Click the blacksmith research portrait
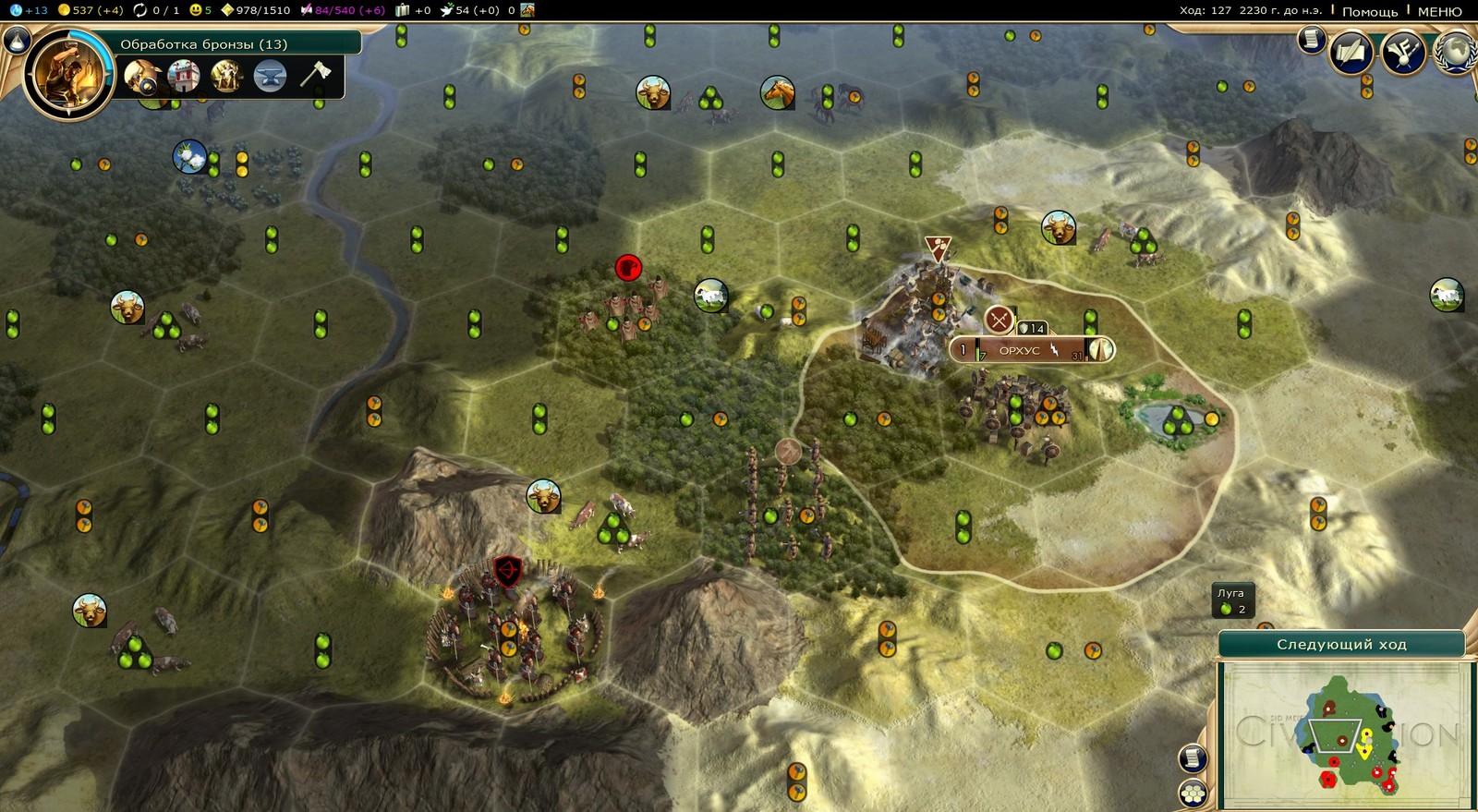 (x=67, y=74)
